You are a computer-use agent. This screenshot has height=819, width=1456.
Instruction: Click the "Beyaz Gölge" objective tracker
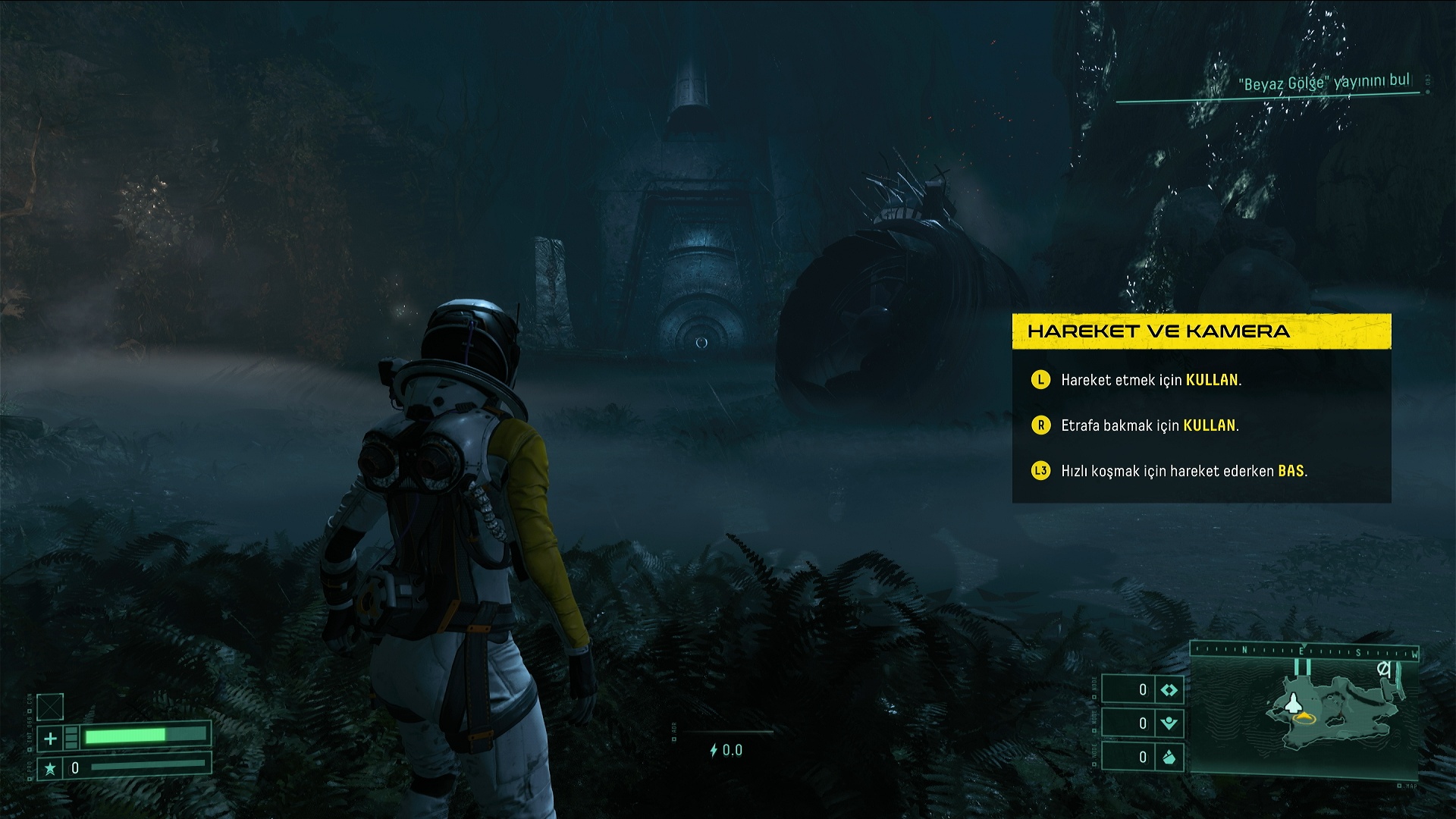coord(1325,83)
